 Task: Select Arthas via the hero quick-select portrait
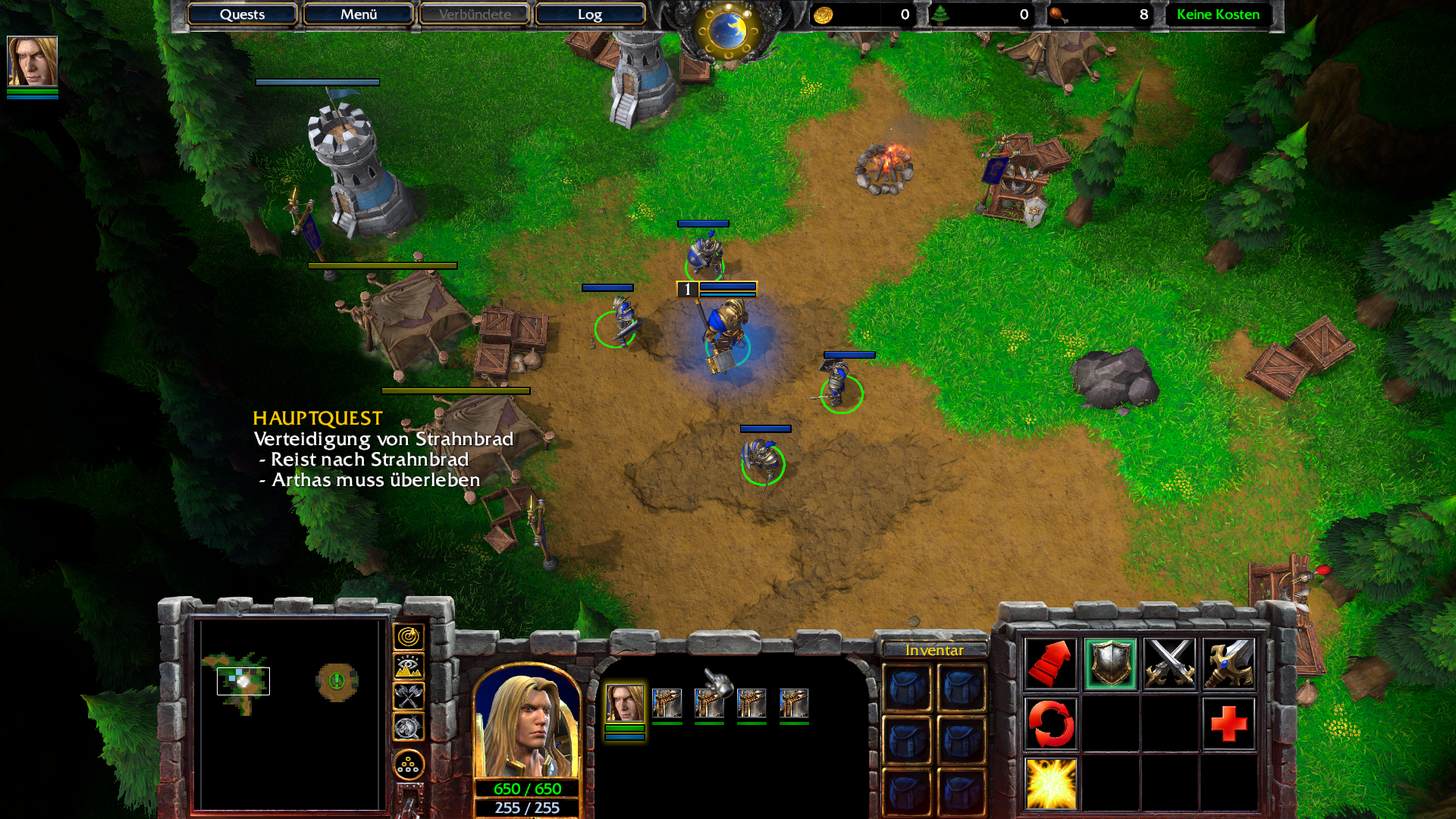point(32,61)
